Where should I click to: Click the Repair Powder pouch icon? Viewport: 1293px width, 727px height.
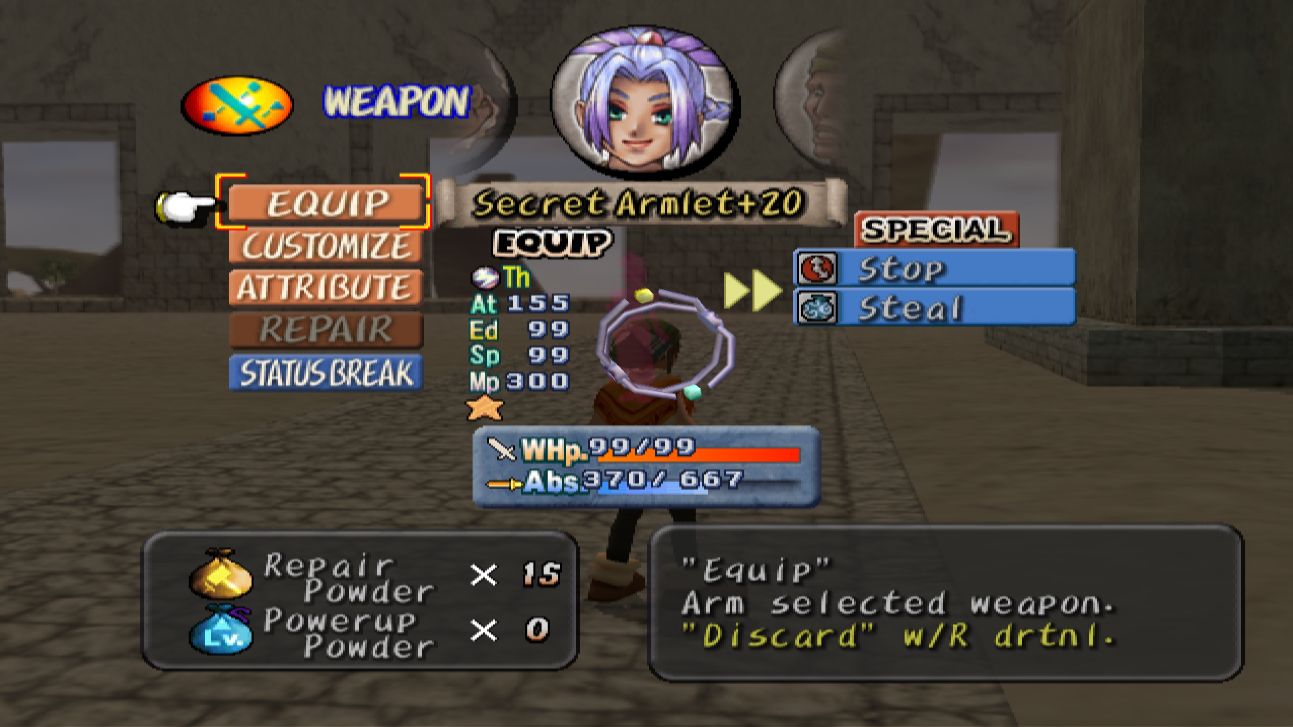pos(222,575)
